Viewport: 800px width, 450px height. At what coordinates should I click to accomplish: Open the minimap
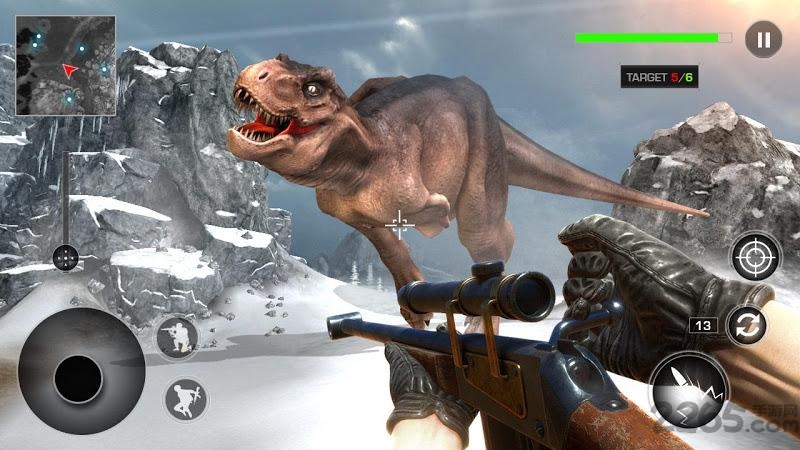(65, 65)
